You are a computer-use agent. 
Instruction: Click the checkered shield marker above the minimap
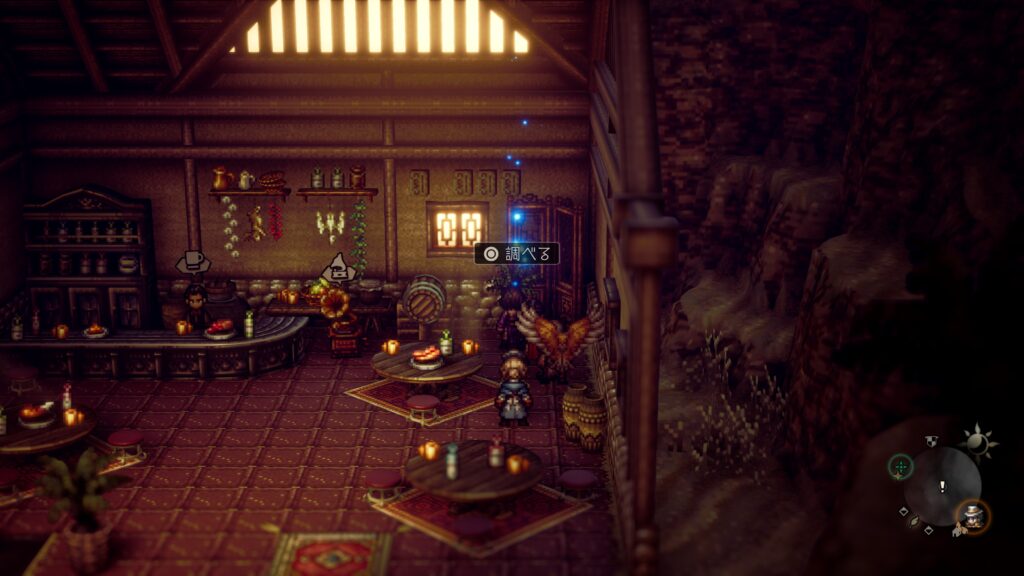click(932, 439)
